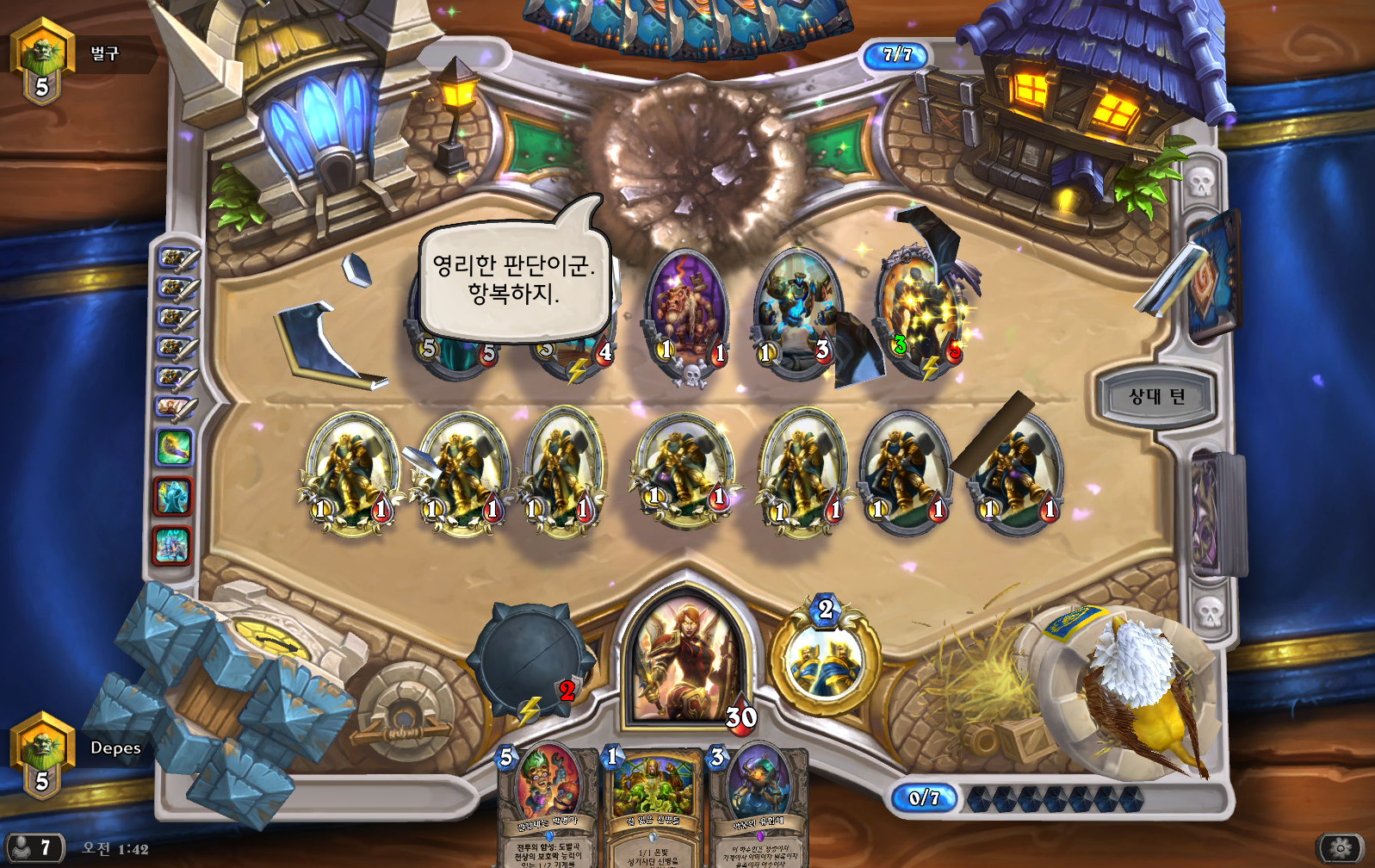The width and height of the screenshot is (1375, 868).
Task: Click opponent name plate 벌구
Action: tap(104, 53)
